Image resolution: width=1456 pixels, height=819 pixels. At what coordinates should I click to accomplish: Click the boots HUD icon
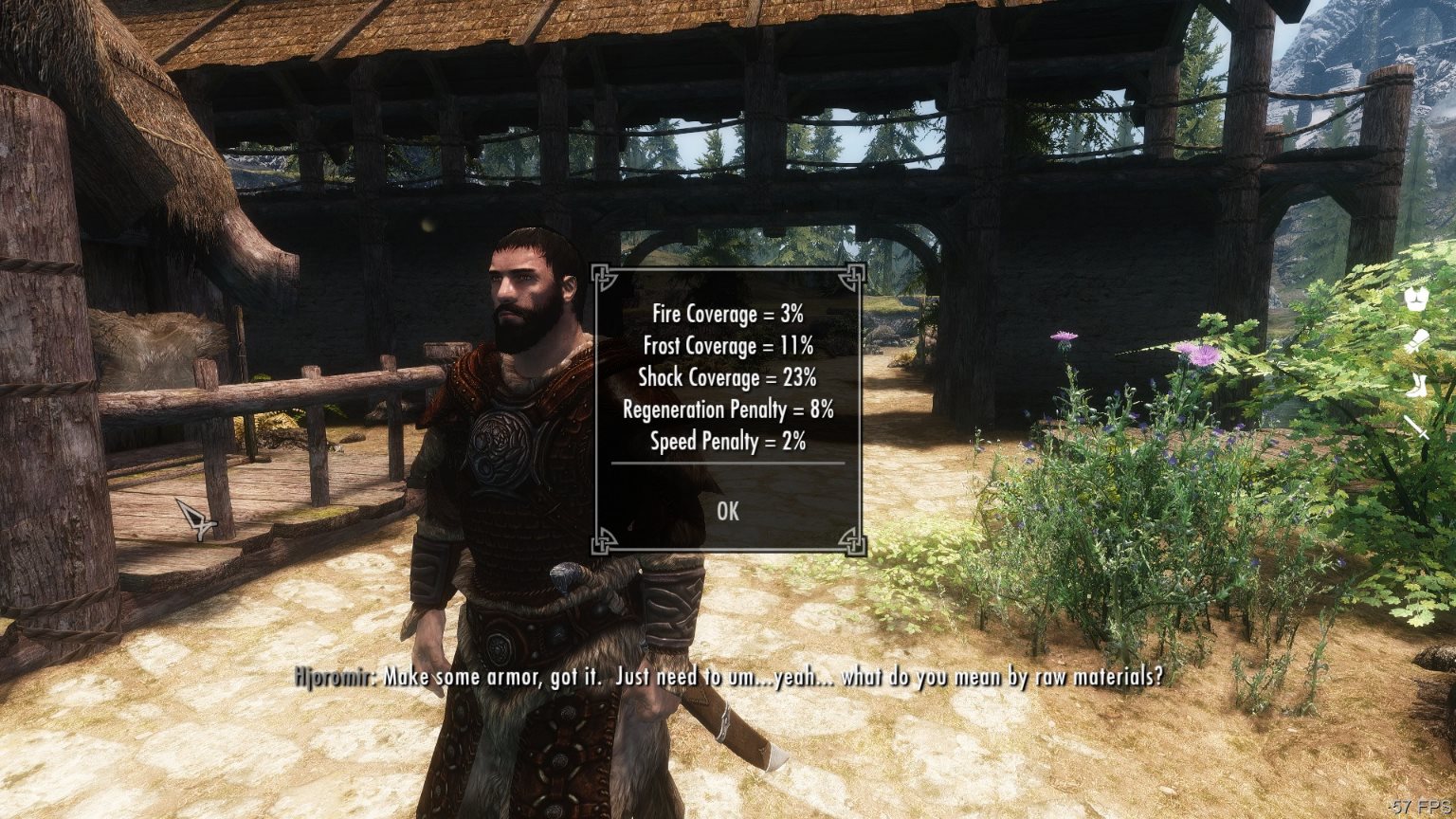point(1417,385)
